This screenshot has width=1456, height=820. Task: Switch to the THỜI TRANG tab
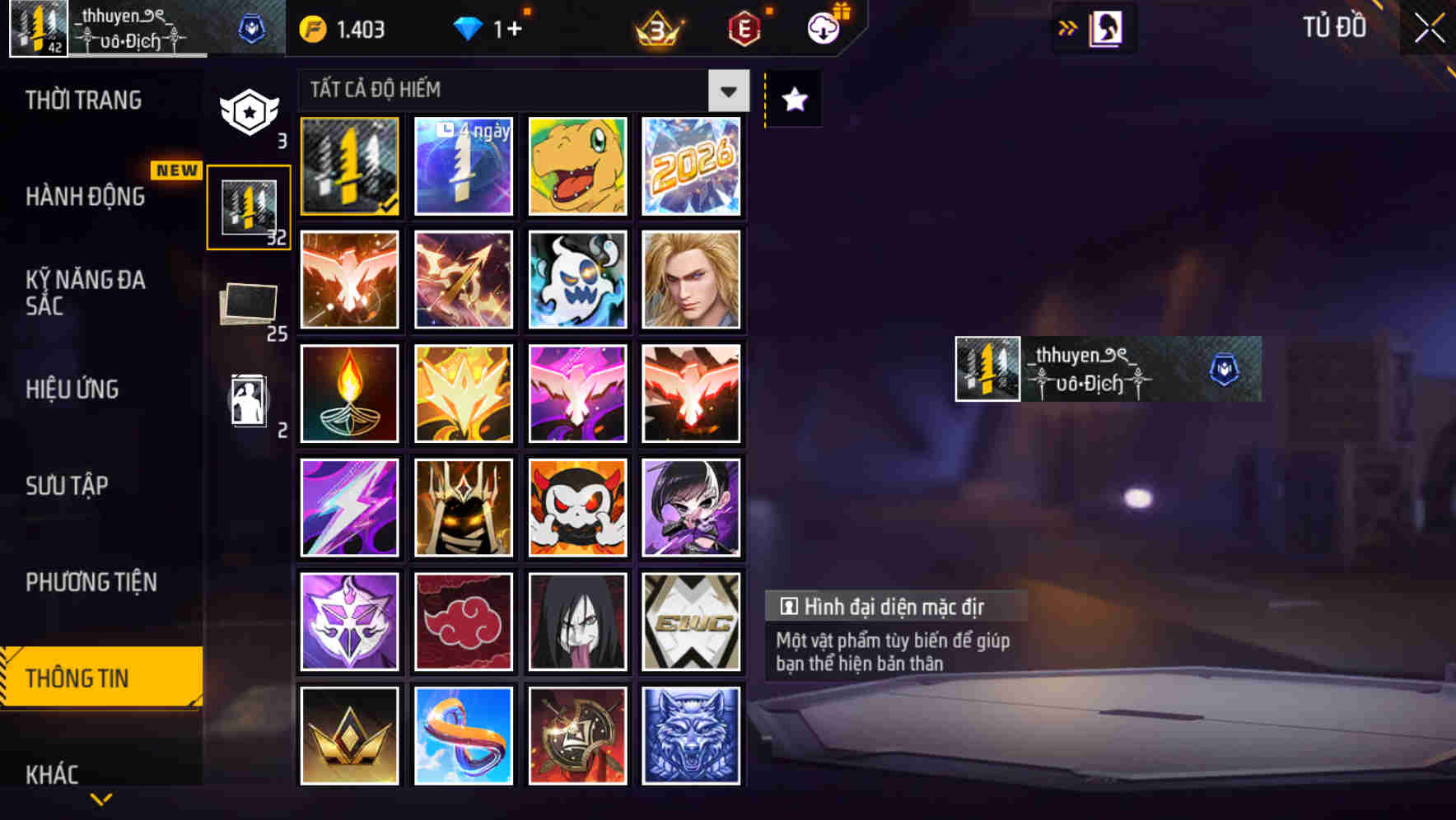tap(82, 100)
